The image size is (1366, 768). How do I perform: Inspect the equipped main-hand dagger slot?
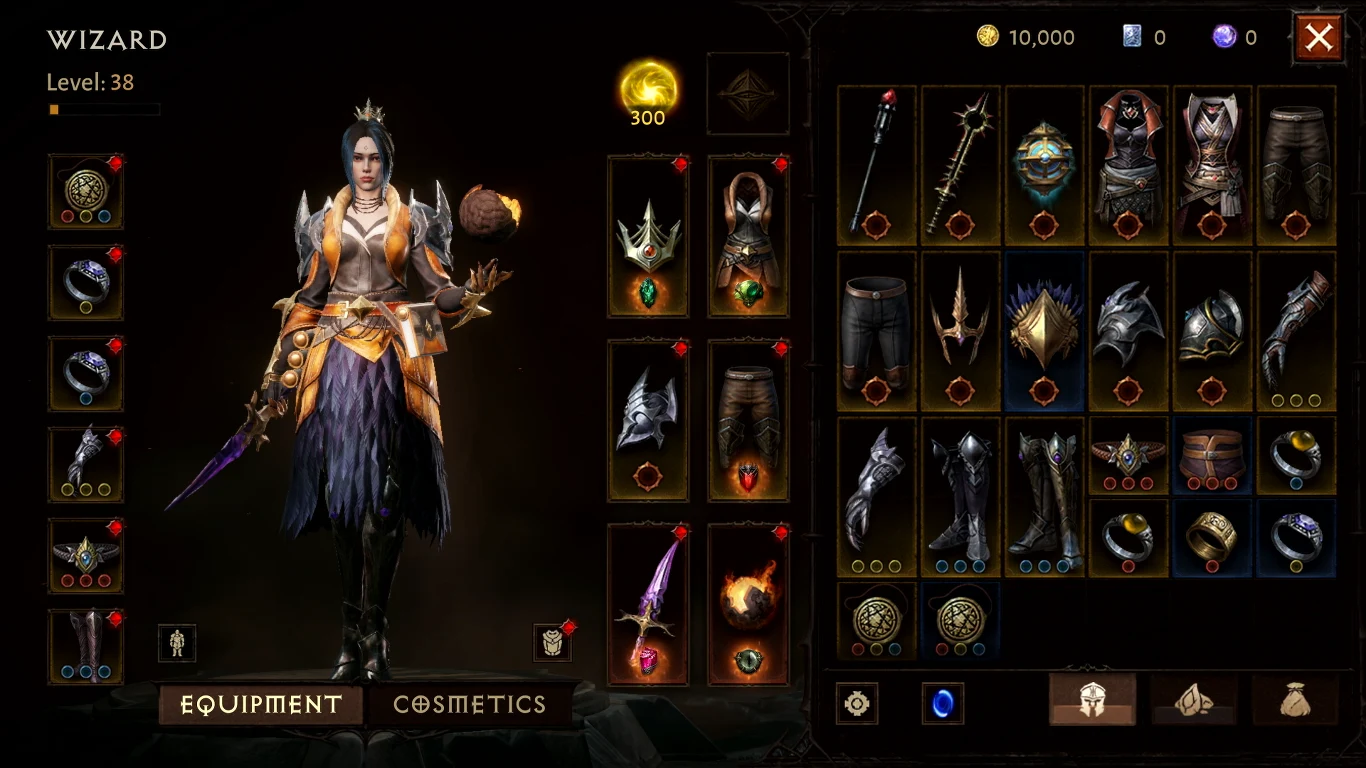(x=648, y=603)
